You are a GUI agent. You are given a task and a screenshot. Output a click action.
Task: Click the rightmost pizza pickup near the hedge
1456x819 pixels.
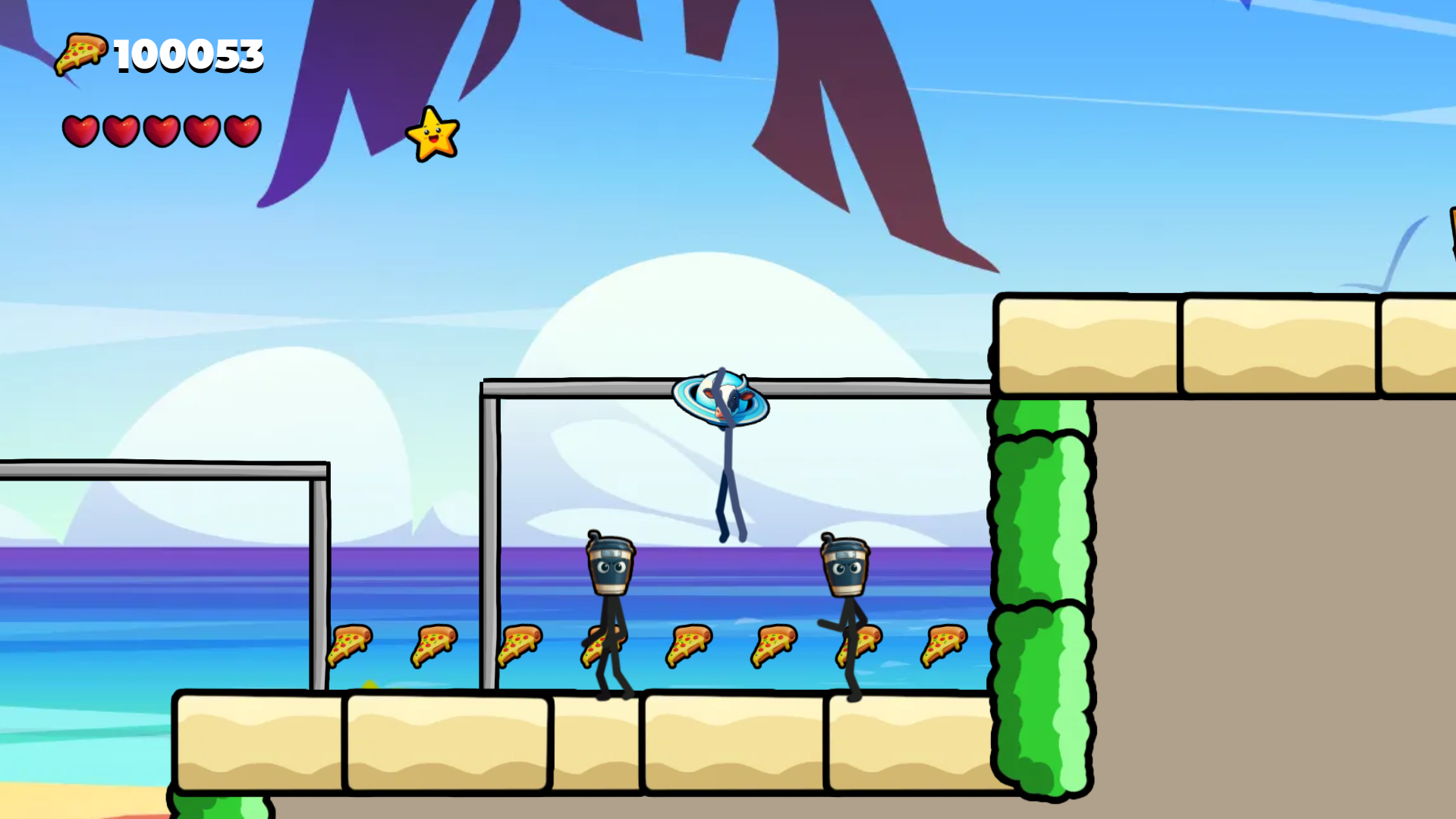pyautogui.click(x=944, y=646)
